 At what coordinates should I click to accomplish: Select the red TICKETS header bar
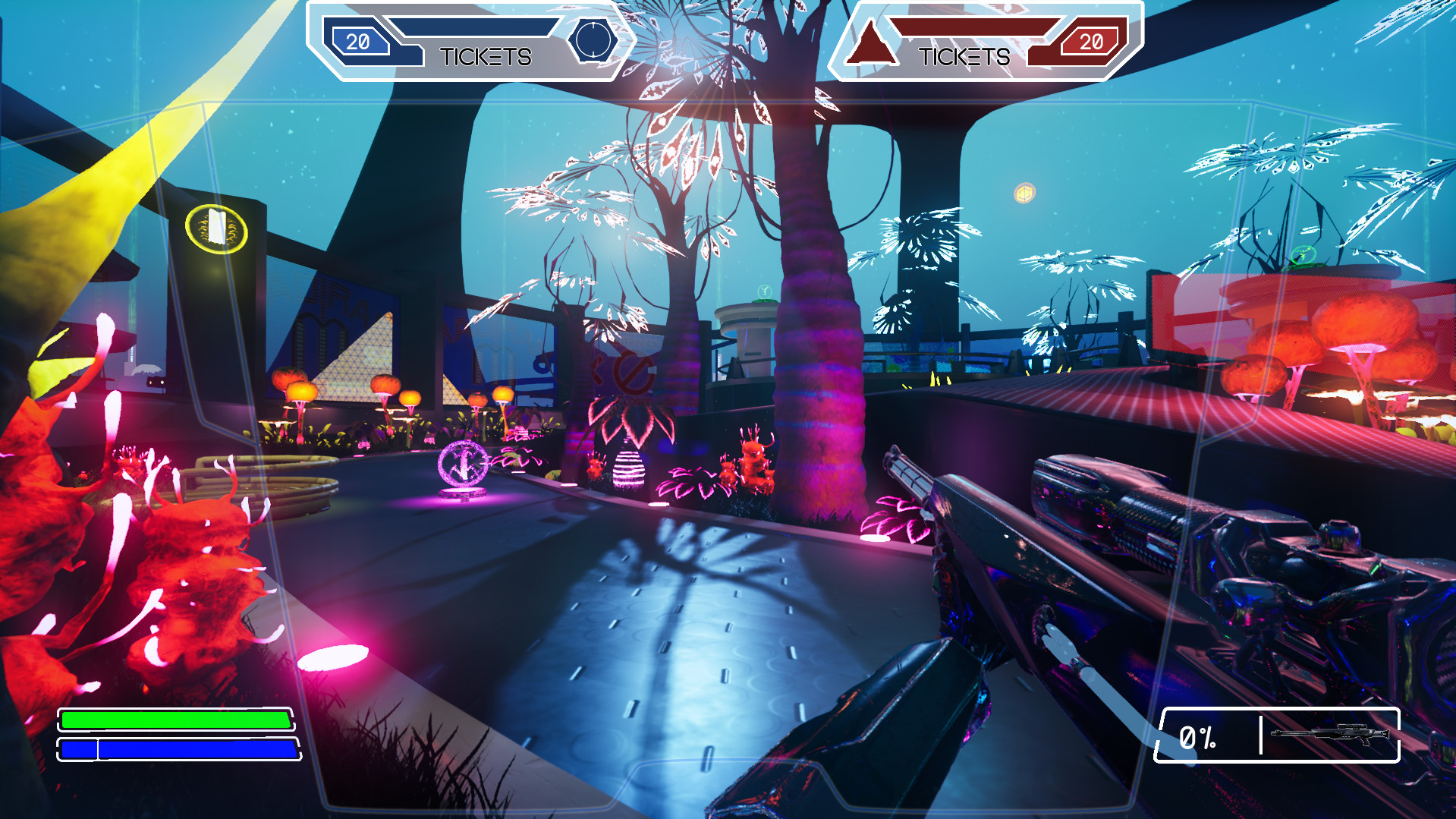(965, 56)
